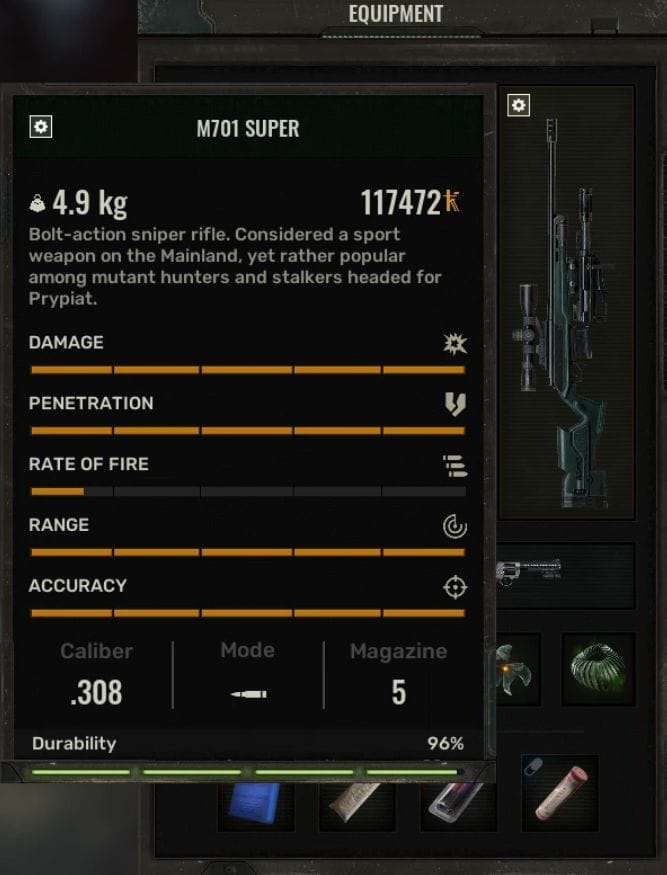Click the Equipment panel header

click(395, 15)
